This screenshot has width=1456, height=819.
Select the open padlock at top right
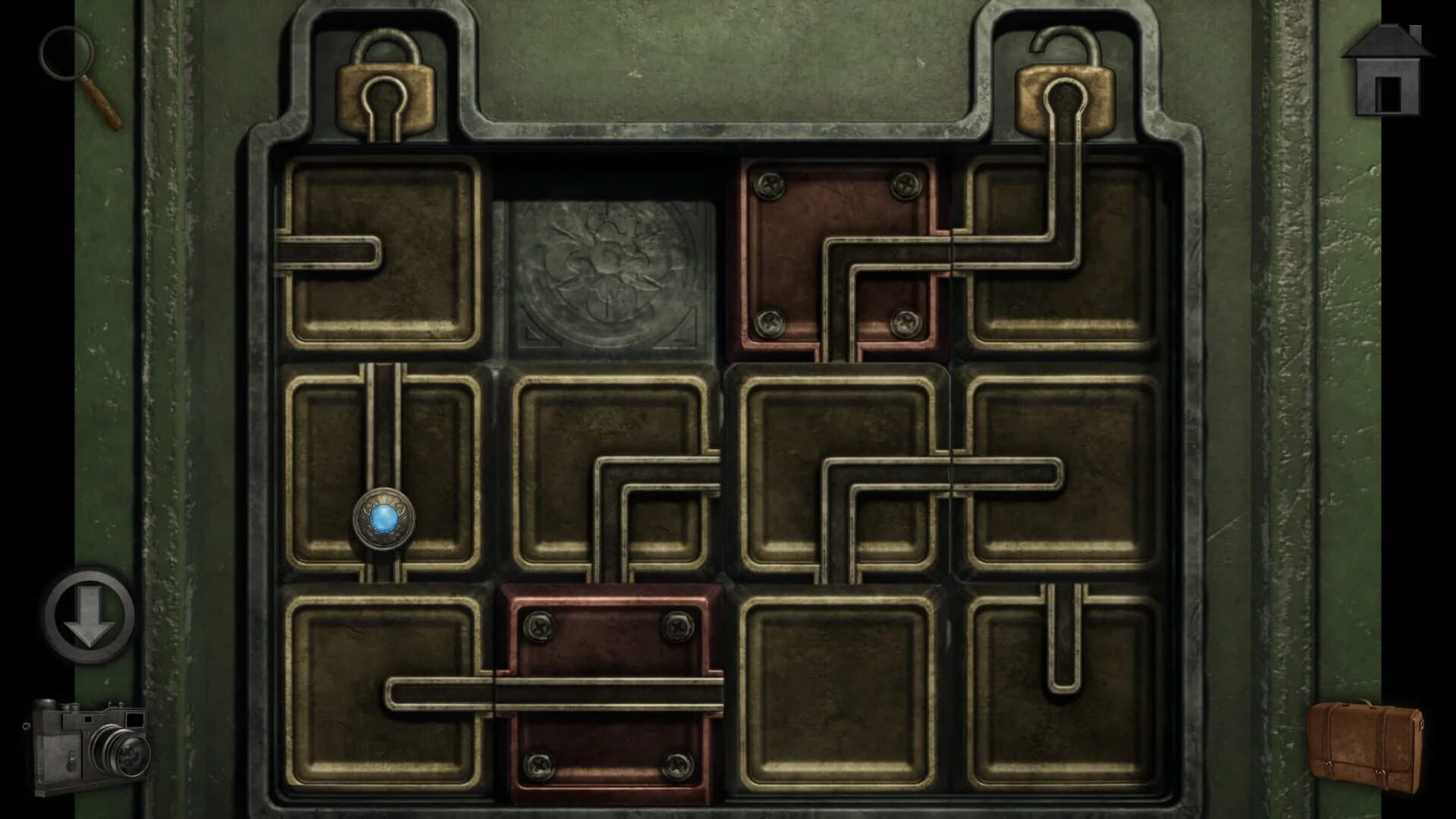coord(1065,83)
